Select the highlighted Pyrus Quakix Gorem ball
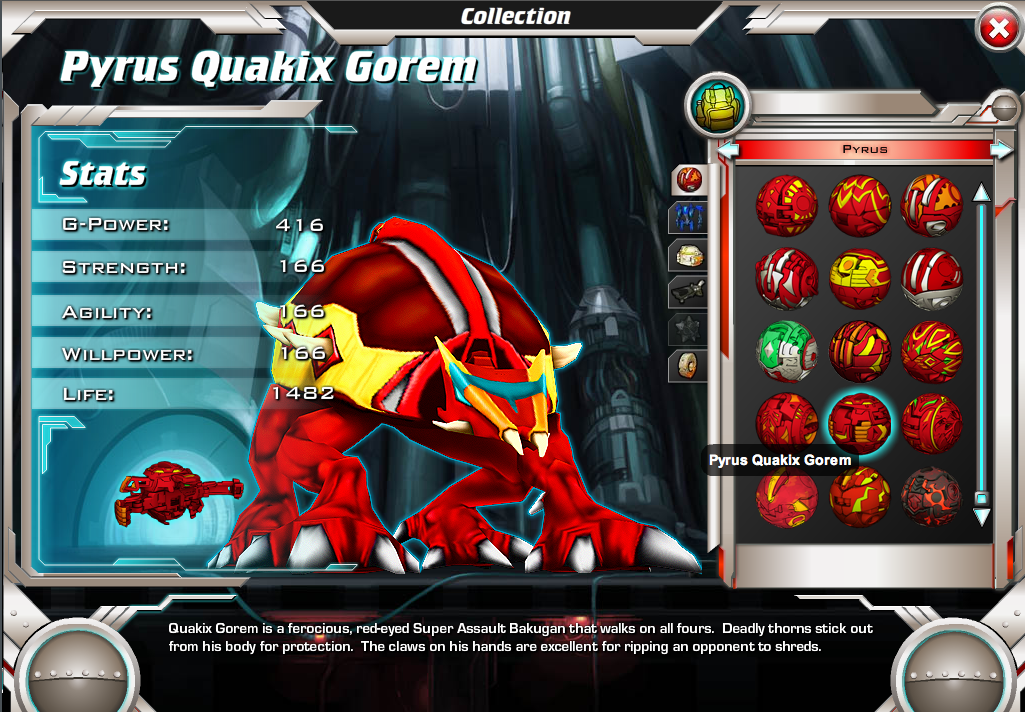The image size is (1025, 712). (859, 423)
